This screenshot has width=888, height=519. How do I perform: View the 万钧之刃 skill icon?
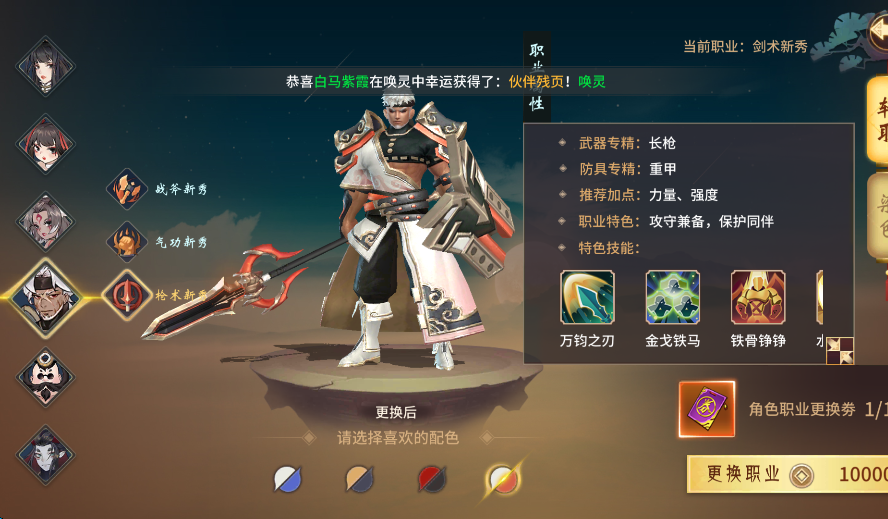(x=588, y=297)
